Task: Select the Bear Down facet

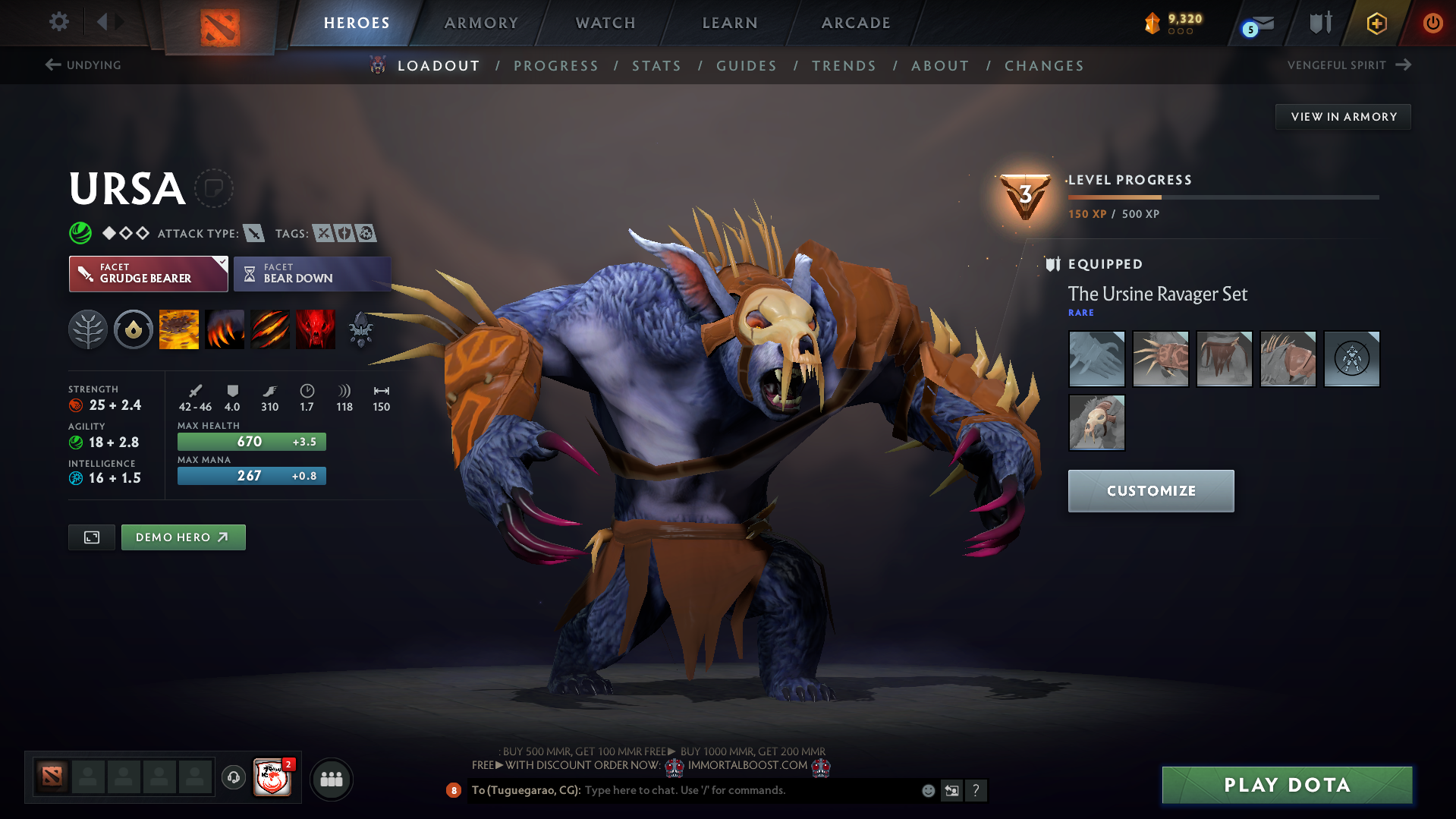Action: [x=311, y=273]
